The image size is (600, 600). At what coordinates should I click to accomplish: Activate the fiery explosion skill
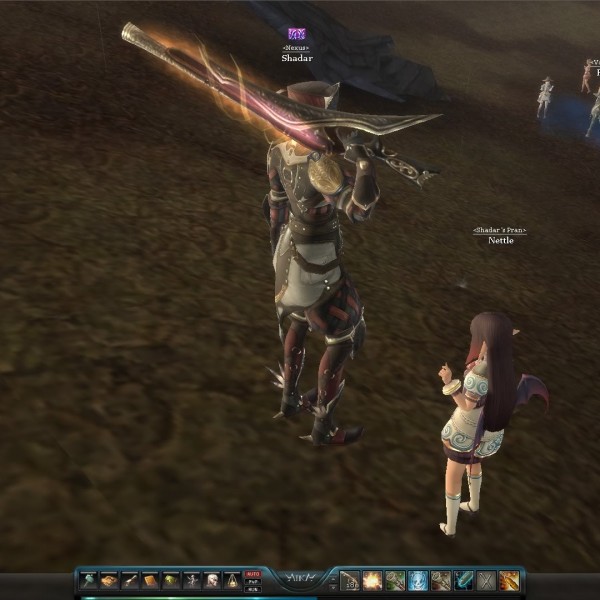tap(372, 580)
